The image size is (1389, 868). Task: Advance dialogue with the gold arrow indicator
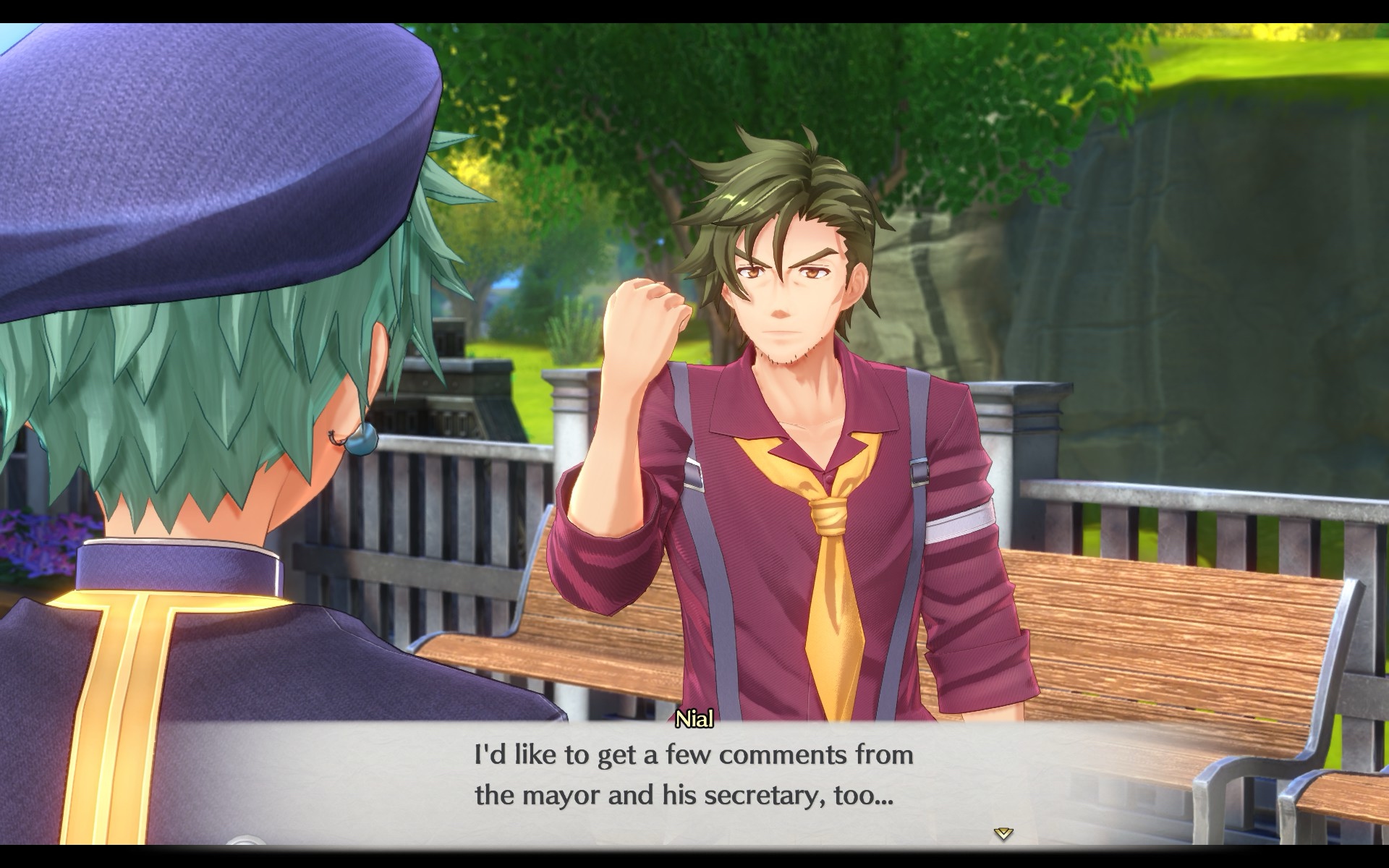pos(1003,833)
